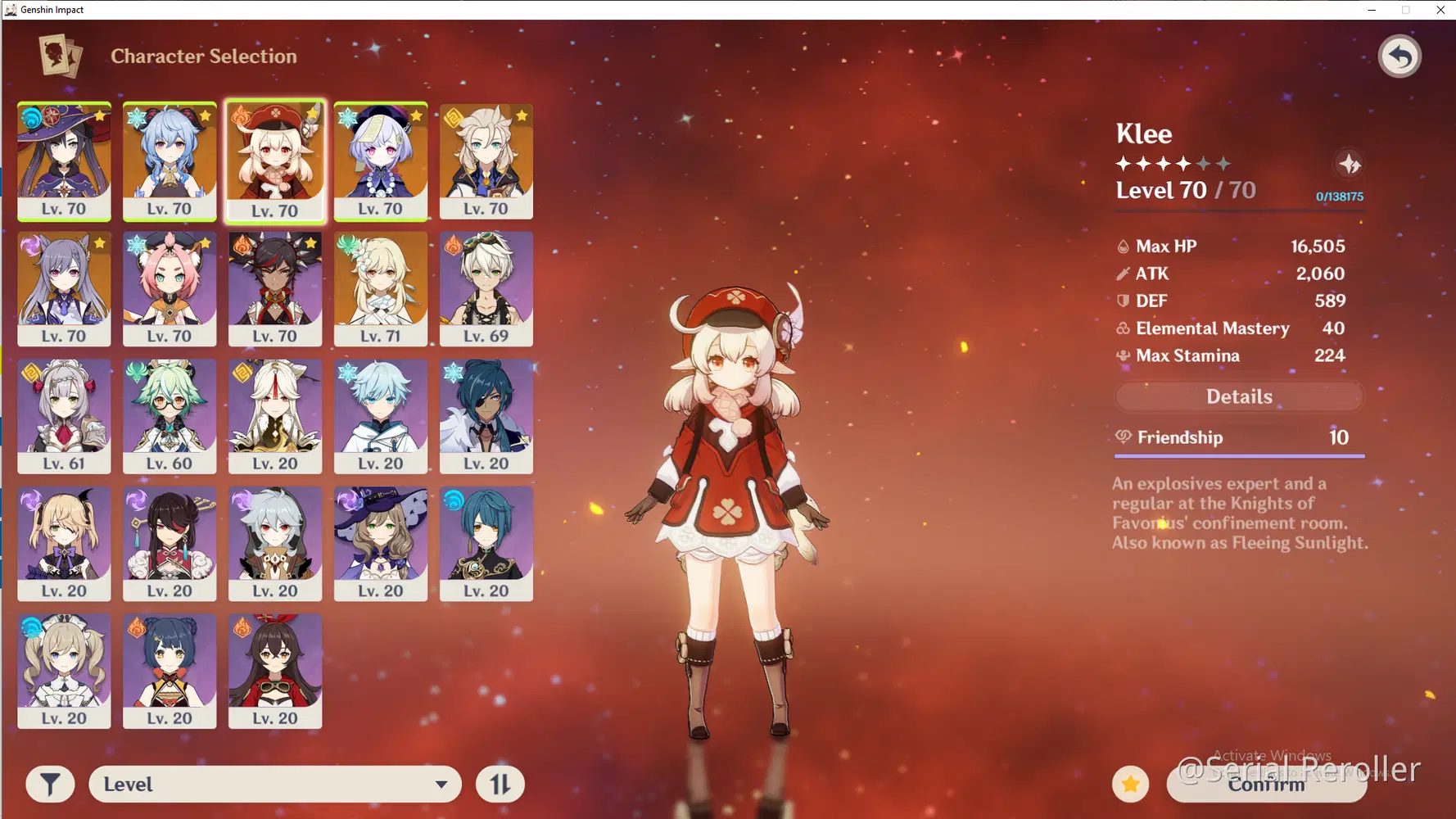1456x819 pixels.
Task: Open the character filter funnel
Action: click(x=50, y=785)
